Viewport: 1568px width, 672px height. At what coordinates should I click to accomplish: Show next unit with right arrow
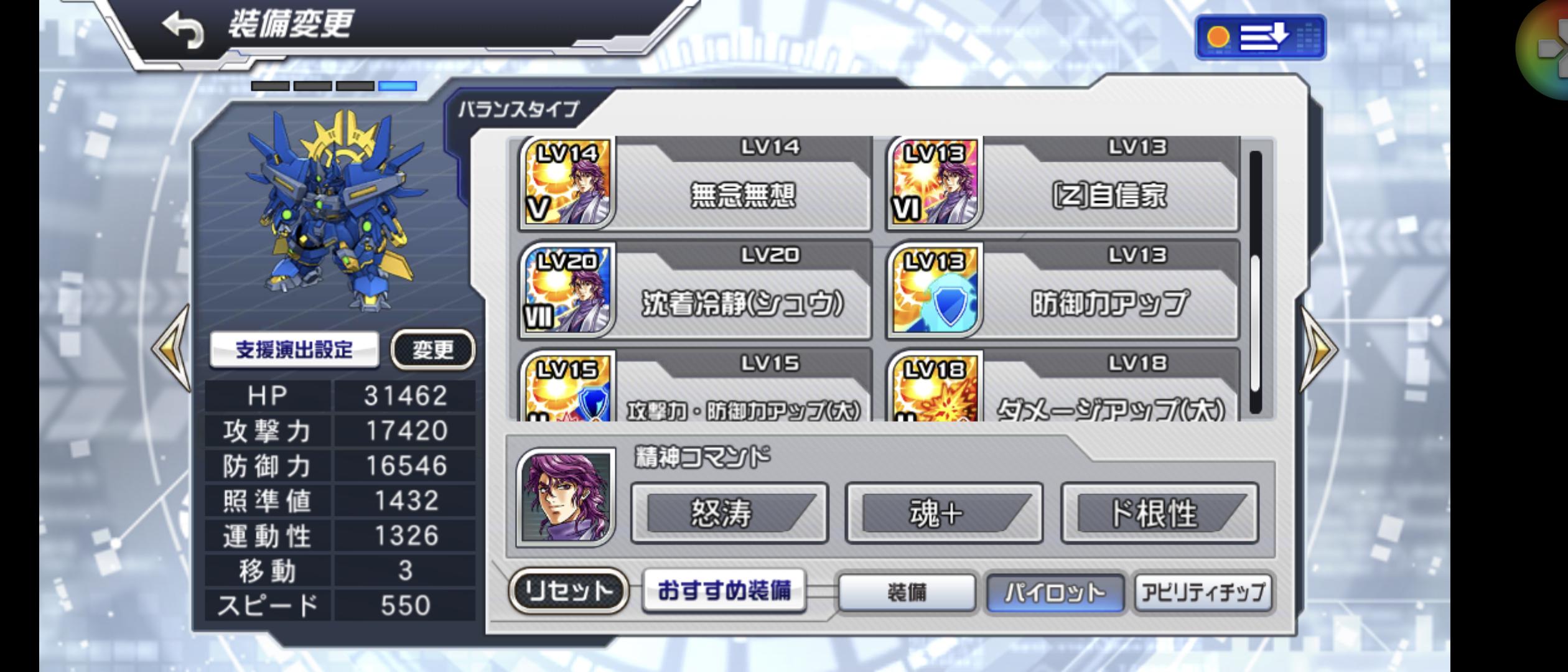click(1318, 348)
